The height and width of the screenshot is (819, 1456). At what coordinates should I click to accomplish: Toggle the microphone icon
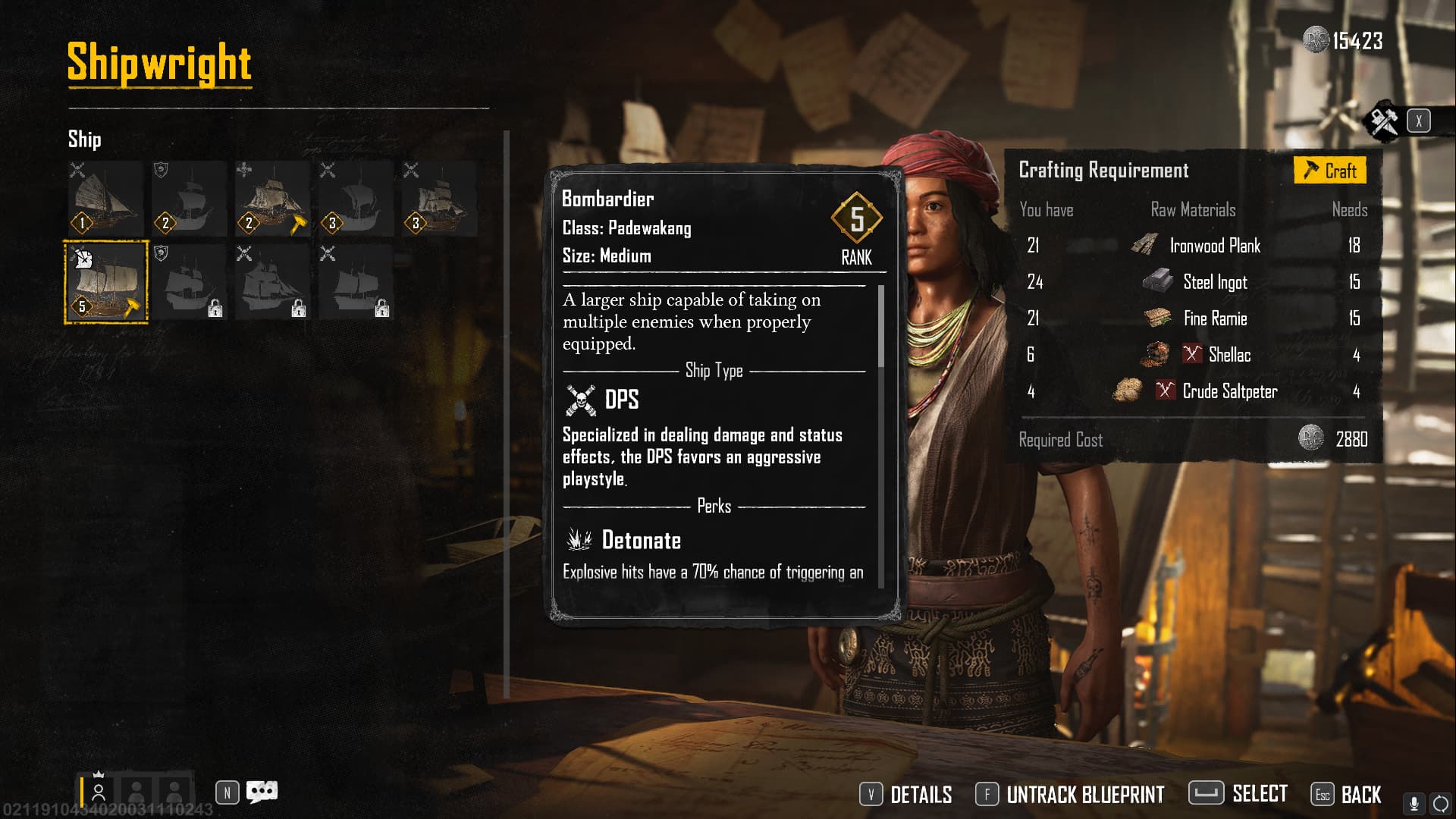[x=1414, y=803]
